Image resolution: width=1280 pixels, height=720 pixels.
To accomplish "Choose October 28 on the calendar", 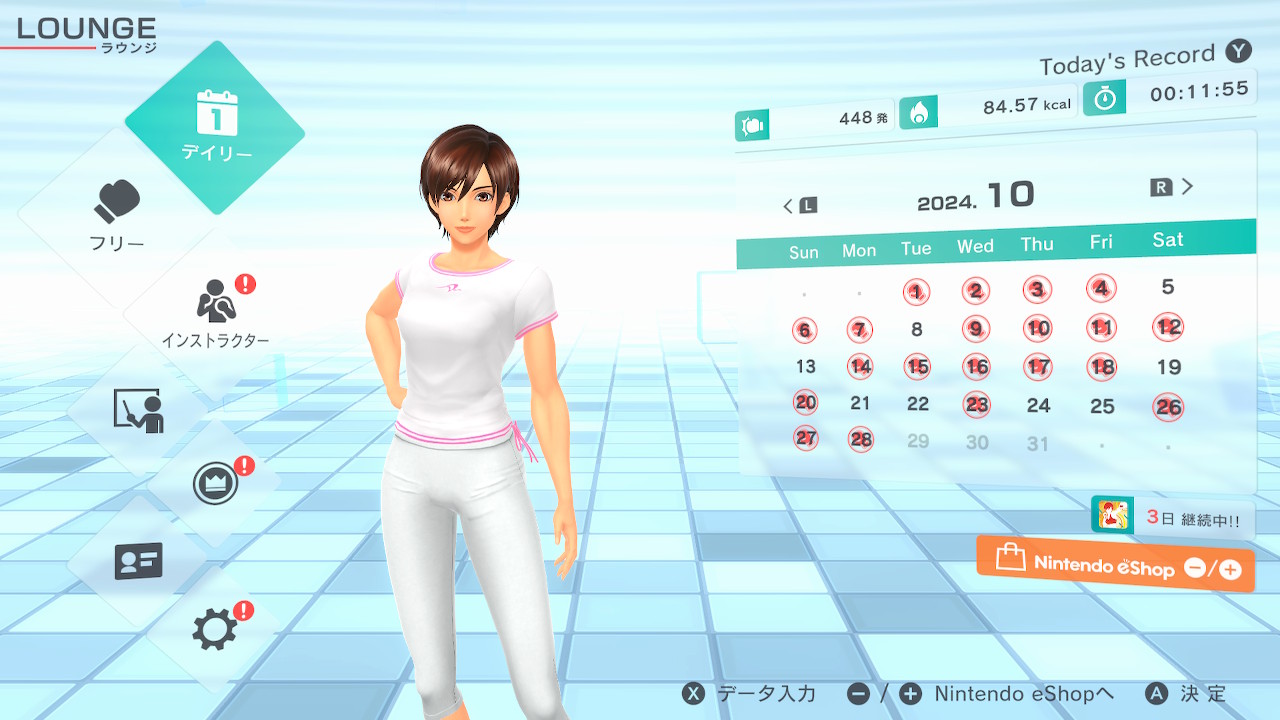I will pyautogui.click(x=860, y=439).
